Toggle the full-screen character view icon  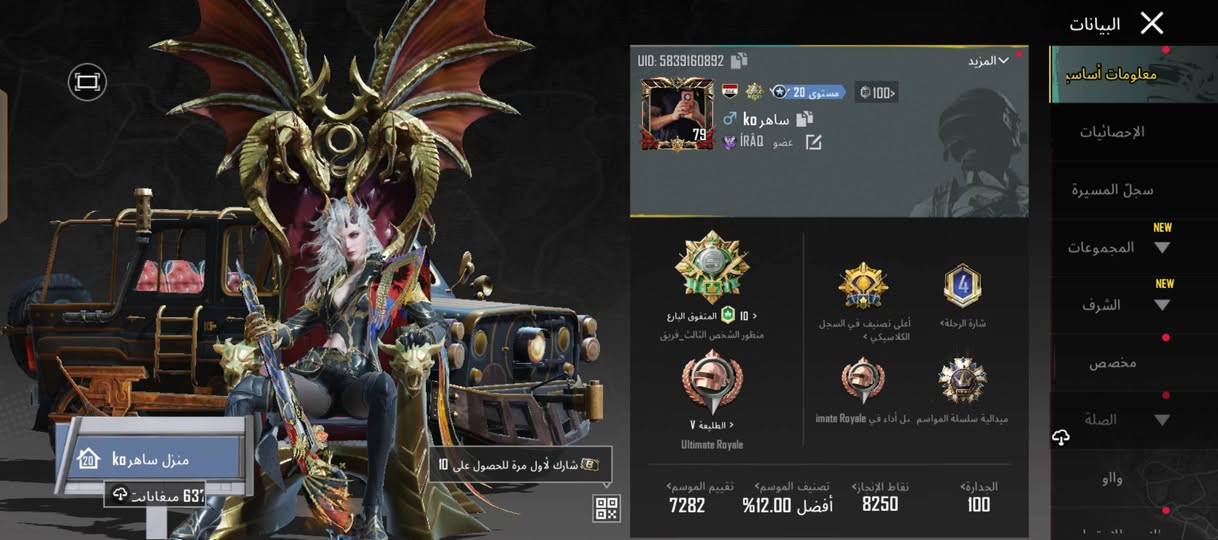pyautogui.click(x=87, y=82)
